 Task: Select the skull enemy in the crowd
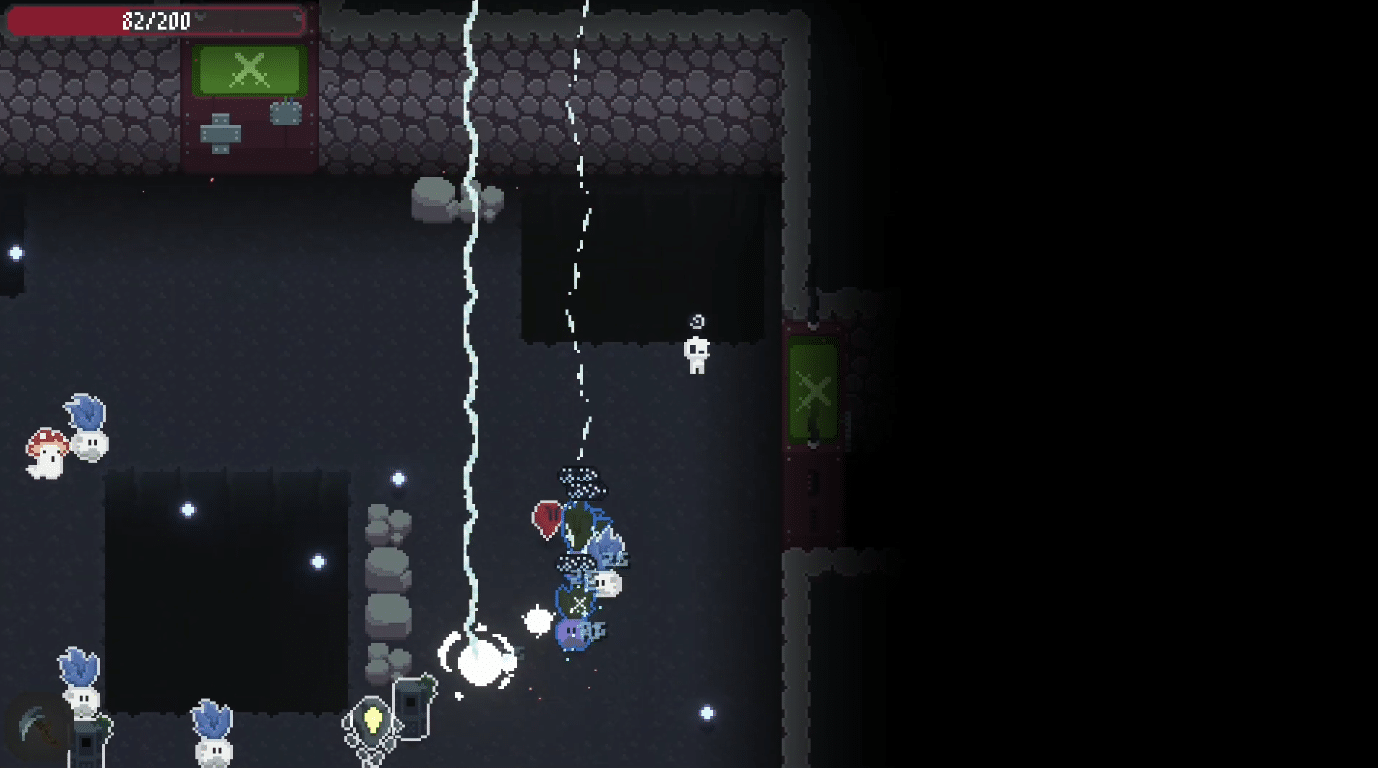606,582
